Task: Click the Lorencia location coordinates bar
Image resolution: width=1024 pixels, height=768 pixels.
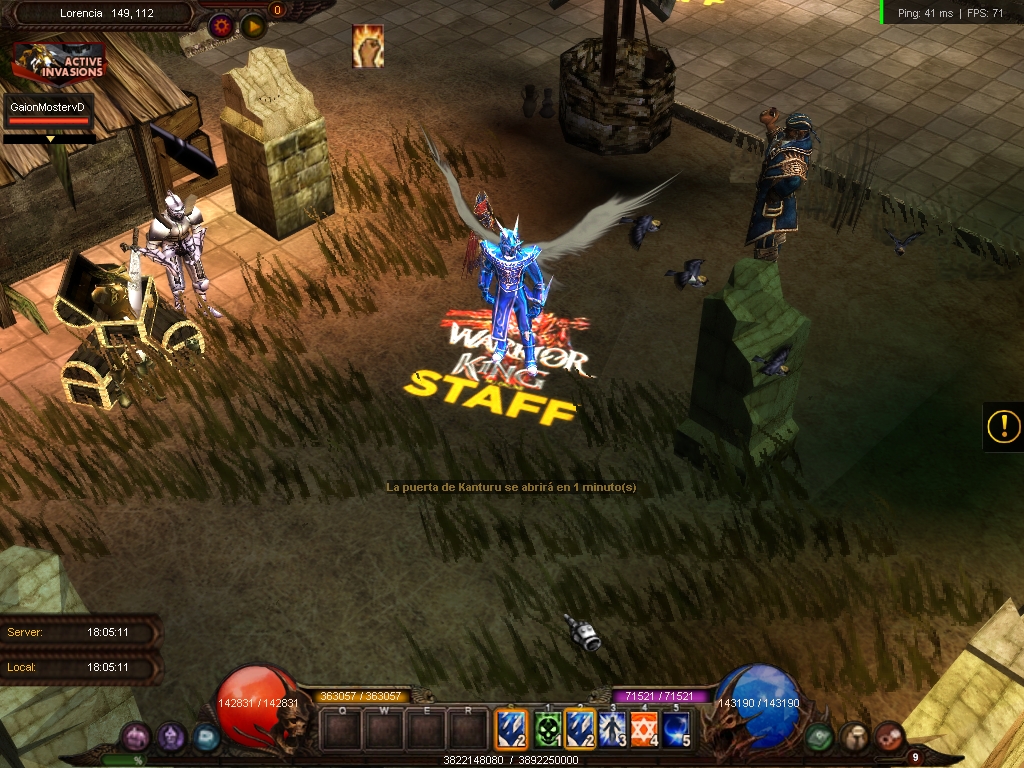Action: (x=98, y=14)
